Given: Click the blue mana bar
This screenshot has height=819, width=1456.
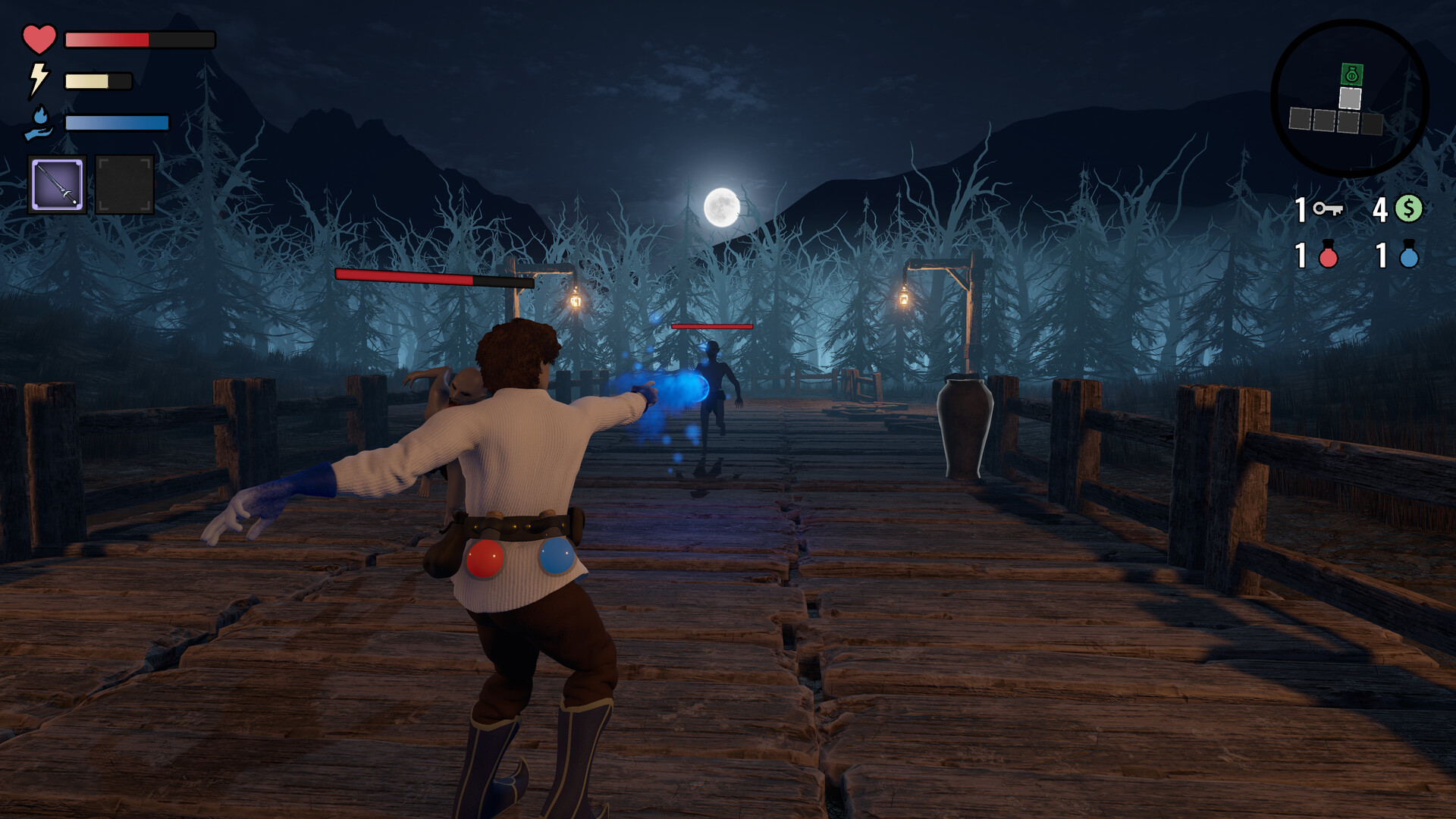Looking at the screenshot, I should 118,121.
